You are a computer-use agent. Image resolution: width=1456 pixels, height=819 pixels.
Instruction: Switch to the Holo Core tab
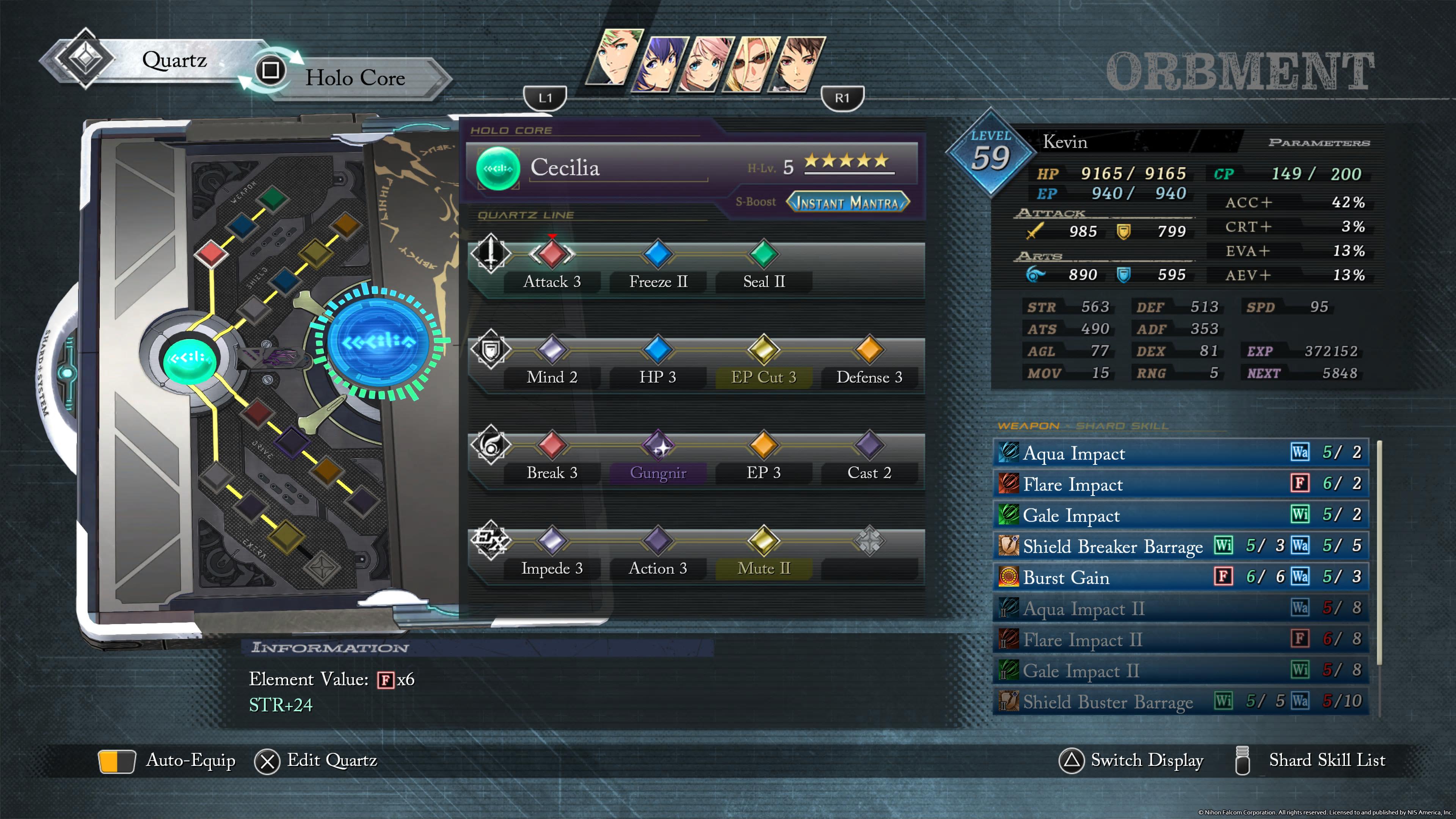coord(355,78)
